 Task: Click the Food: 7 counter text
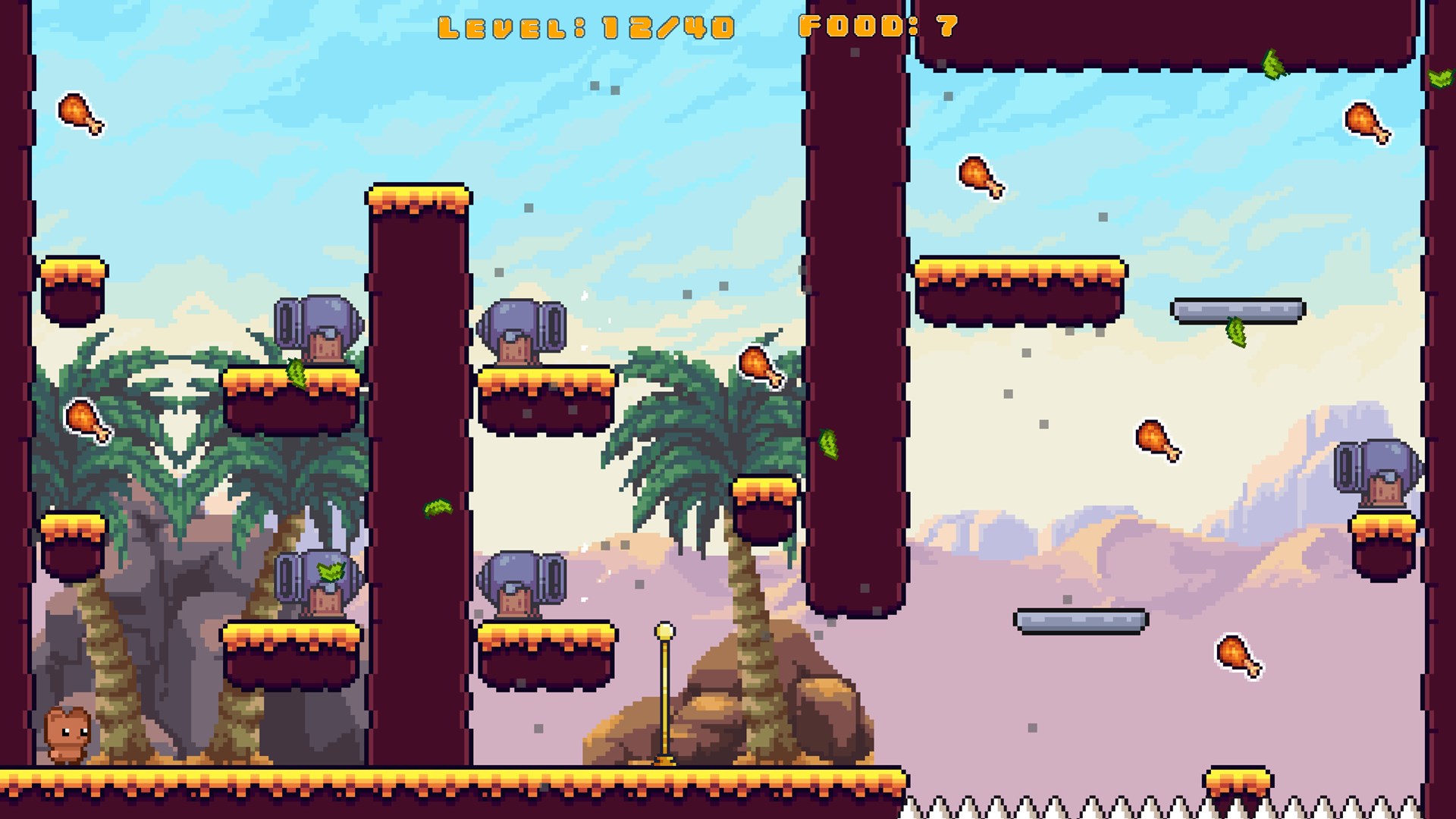tap(878, 27)
